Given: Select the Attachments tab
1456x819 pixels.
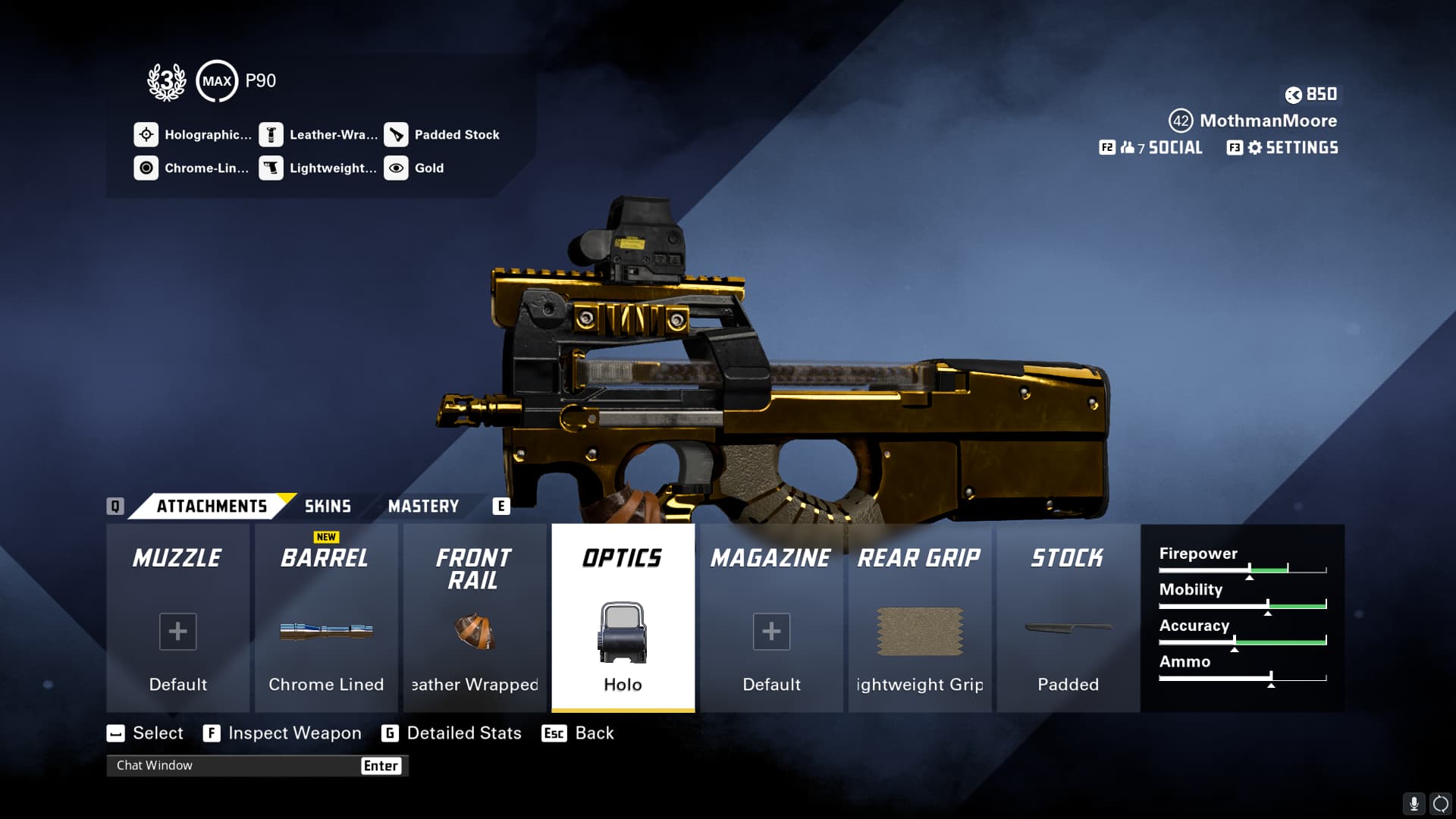Looking at the screenshot, I should [x=212, y=507].
